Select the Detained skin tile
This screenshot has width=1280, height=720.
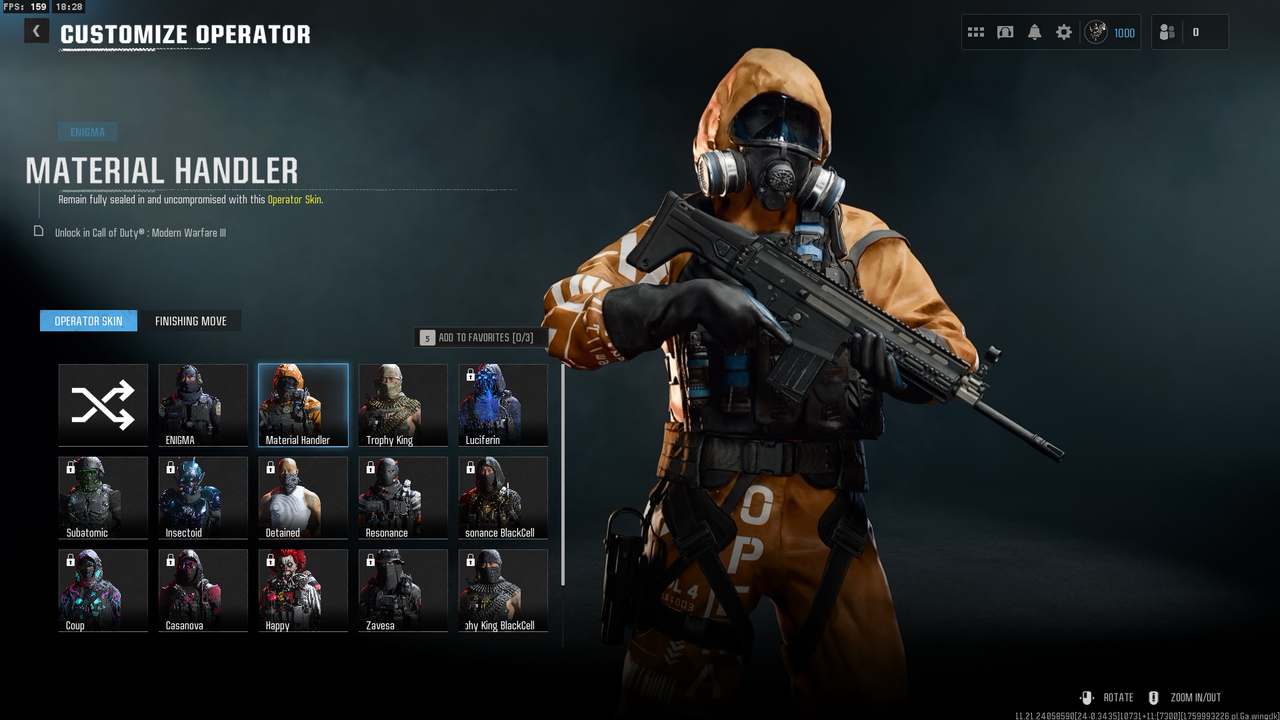(303, 497)
